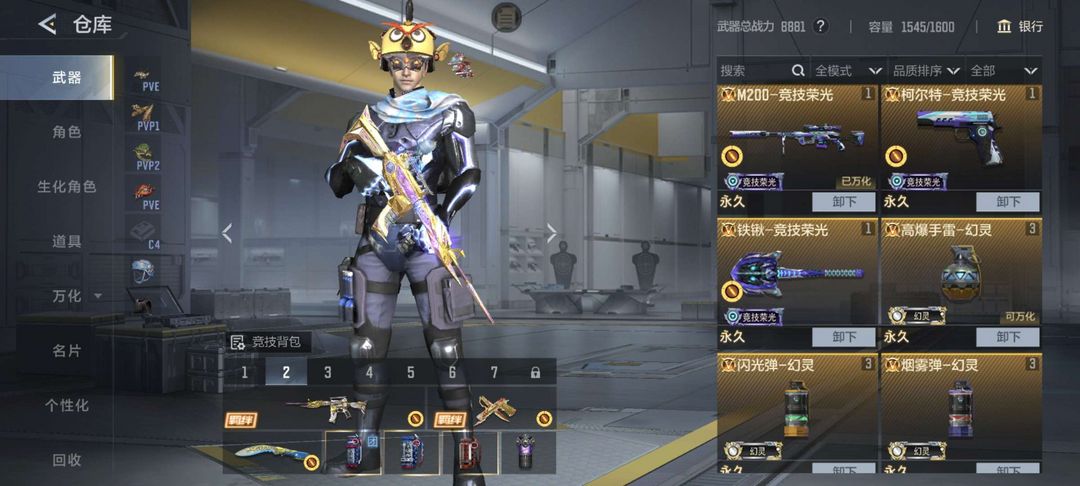The width and height of the screenshot is (1080, 486).
Task: Rotate character with the right arrow
Action: [x=551, y=233]
